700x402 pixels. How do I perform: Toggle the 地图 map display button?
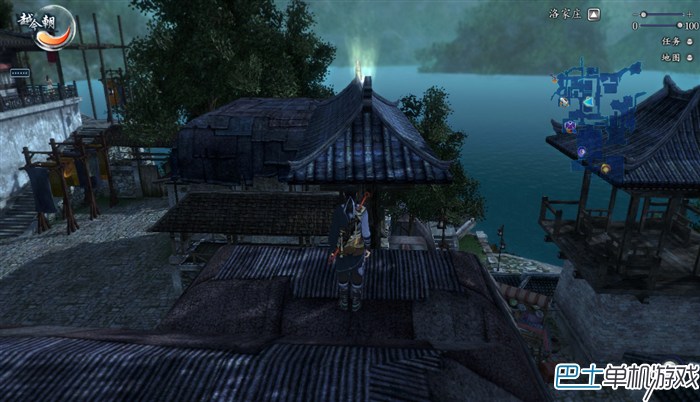pyautogui.click(x=689, y=57)
